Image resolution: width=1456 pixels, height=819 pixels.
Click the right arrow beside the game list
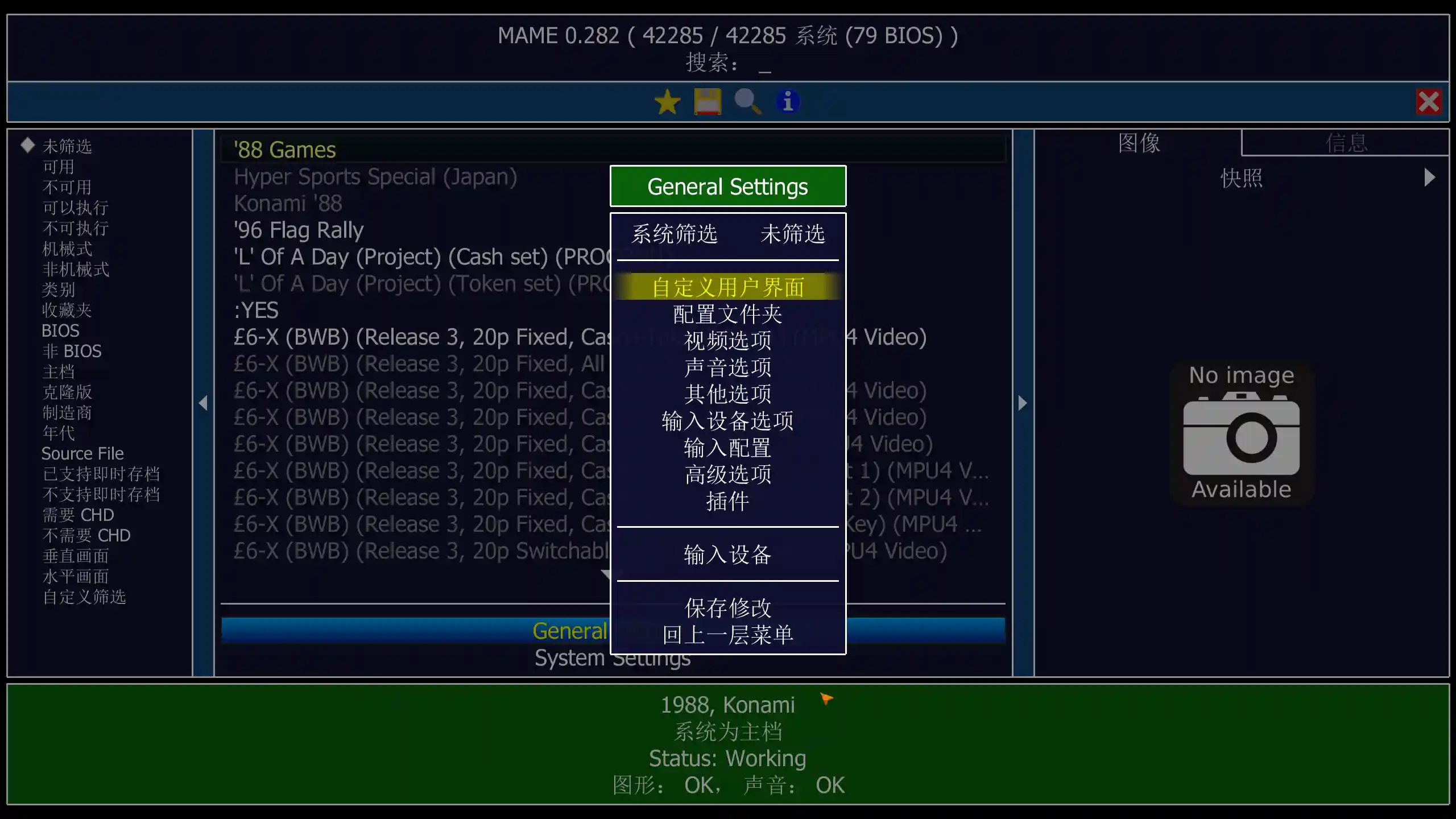tap(1022, 403)
